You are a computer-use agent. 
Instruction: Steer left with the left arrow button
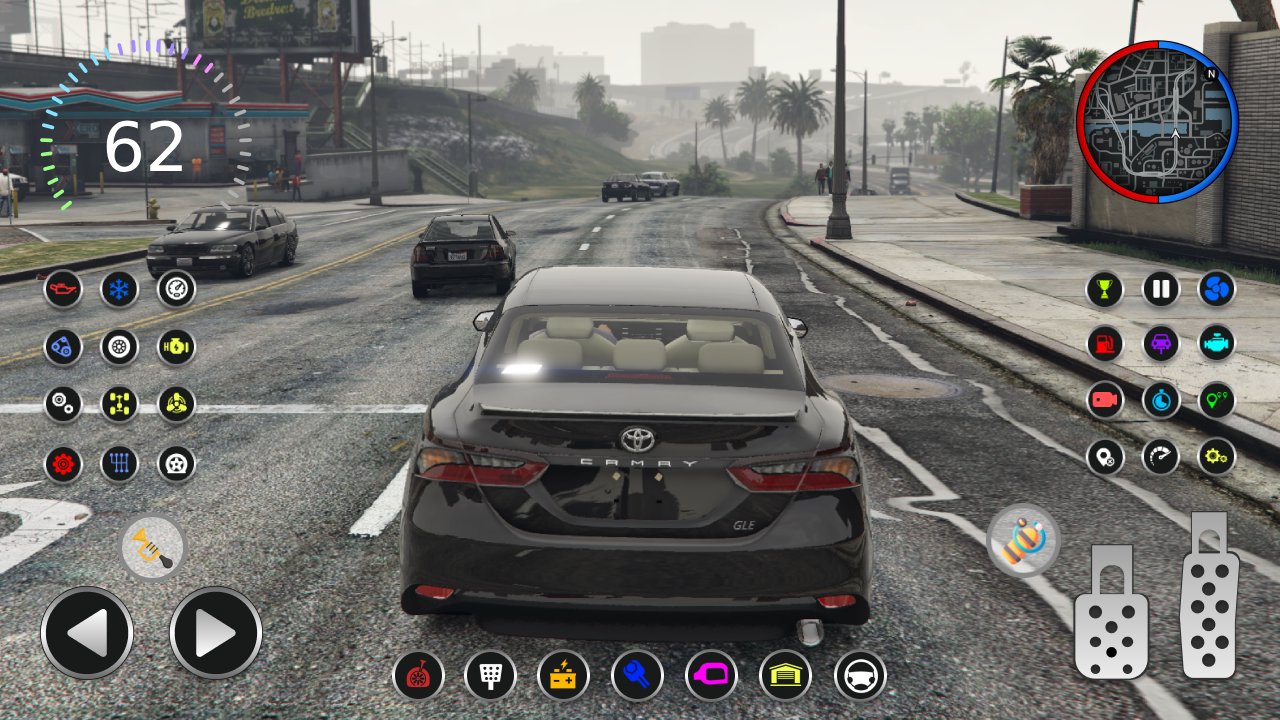[86, 633]
